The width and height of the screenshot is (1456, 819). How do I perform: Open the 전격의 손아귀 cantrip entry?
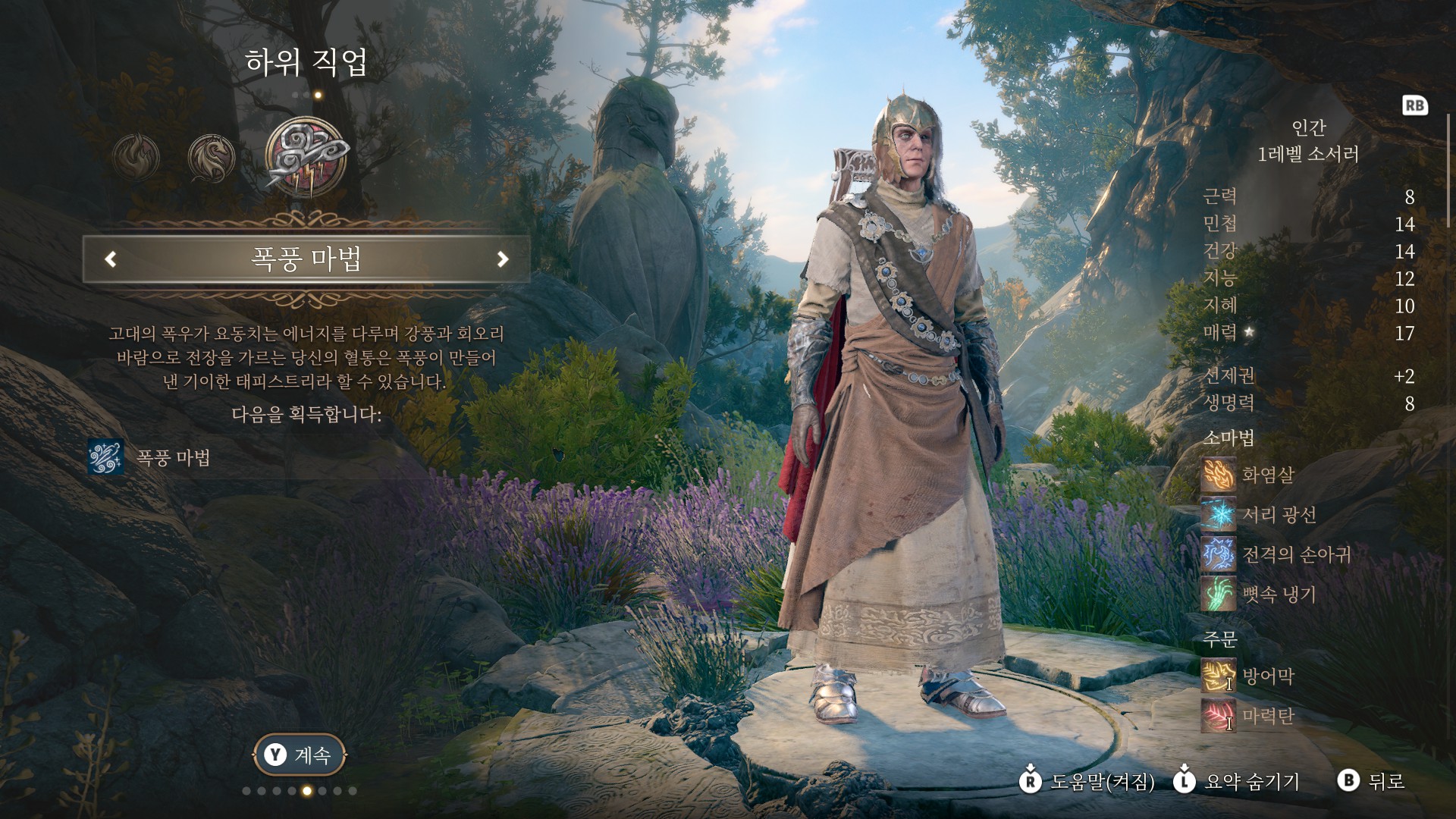tap(1295, 554)
